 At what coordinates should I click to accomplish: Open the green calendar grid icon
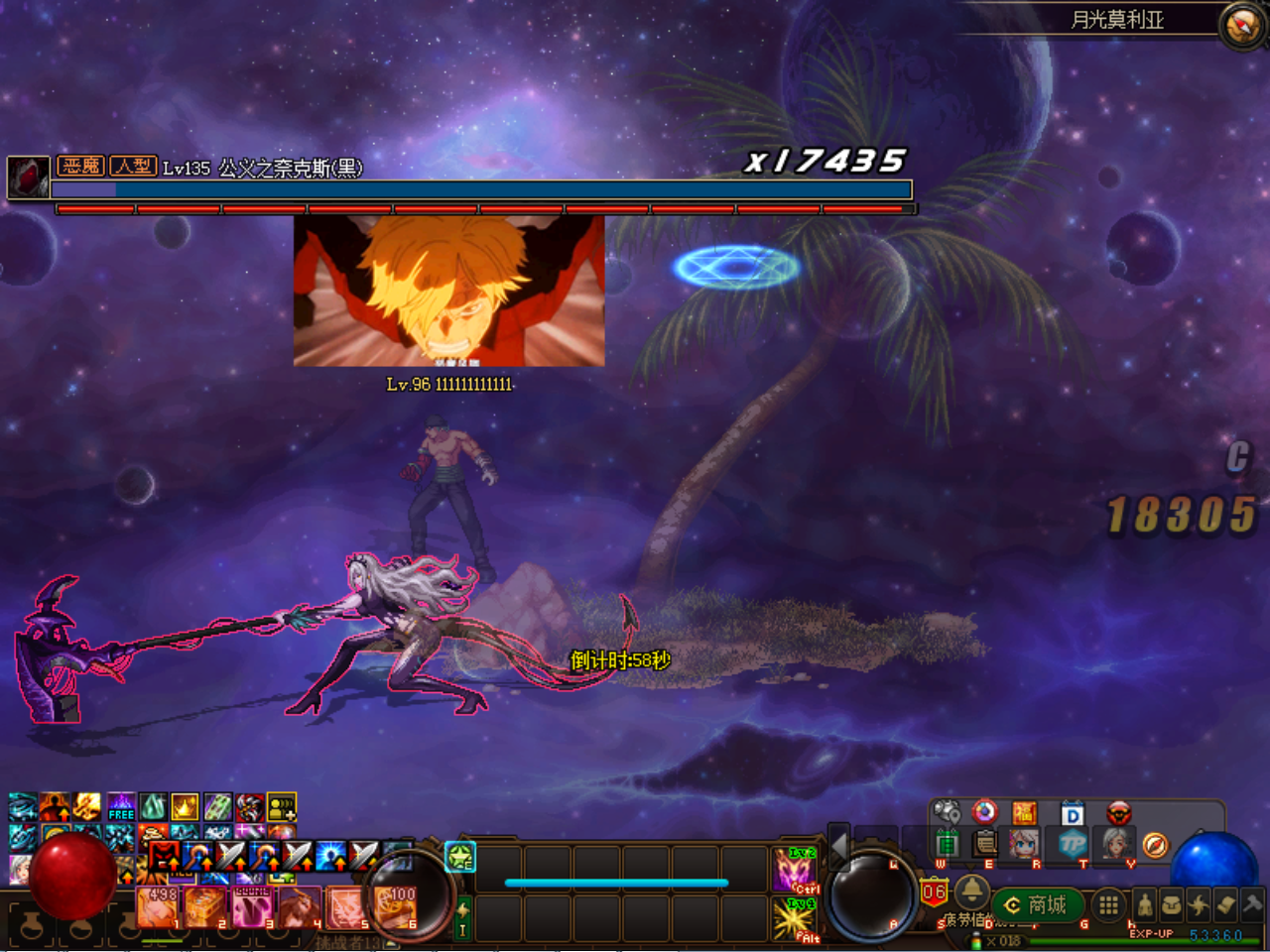pyautogui.click(x=947, y=844)
